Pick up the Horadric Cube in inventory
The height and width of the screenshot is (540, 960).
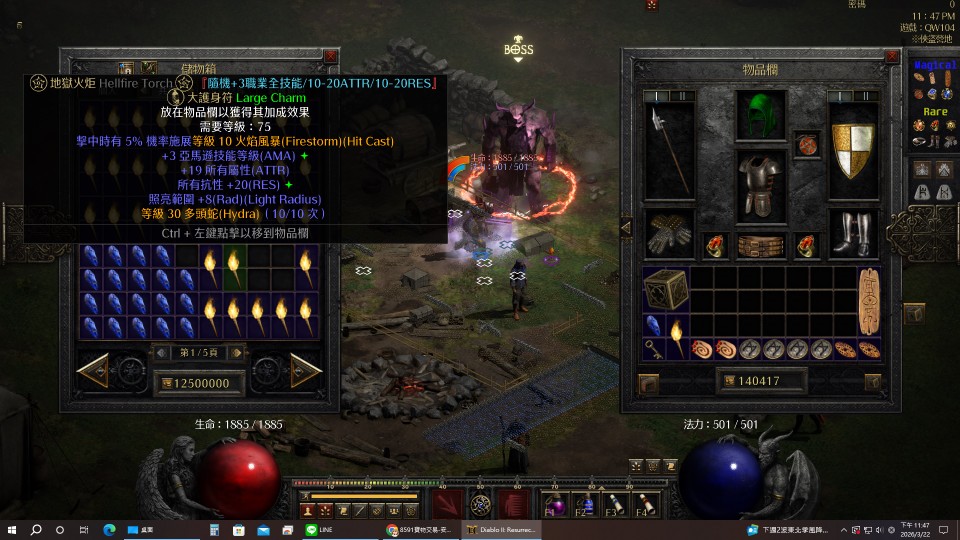tap(666, 289)
